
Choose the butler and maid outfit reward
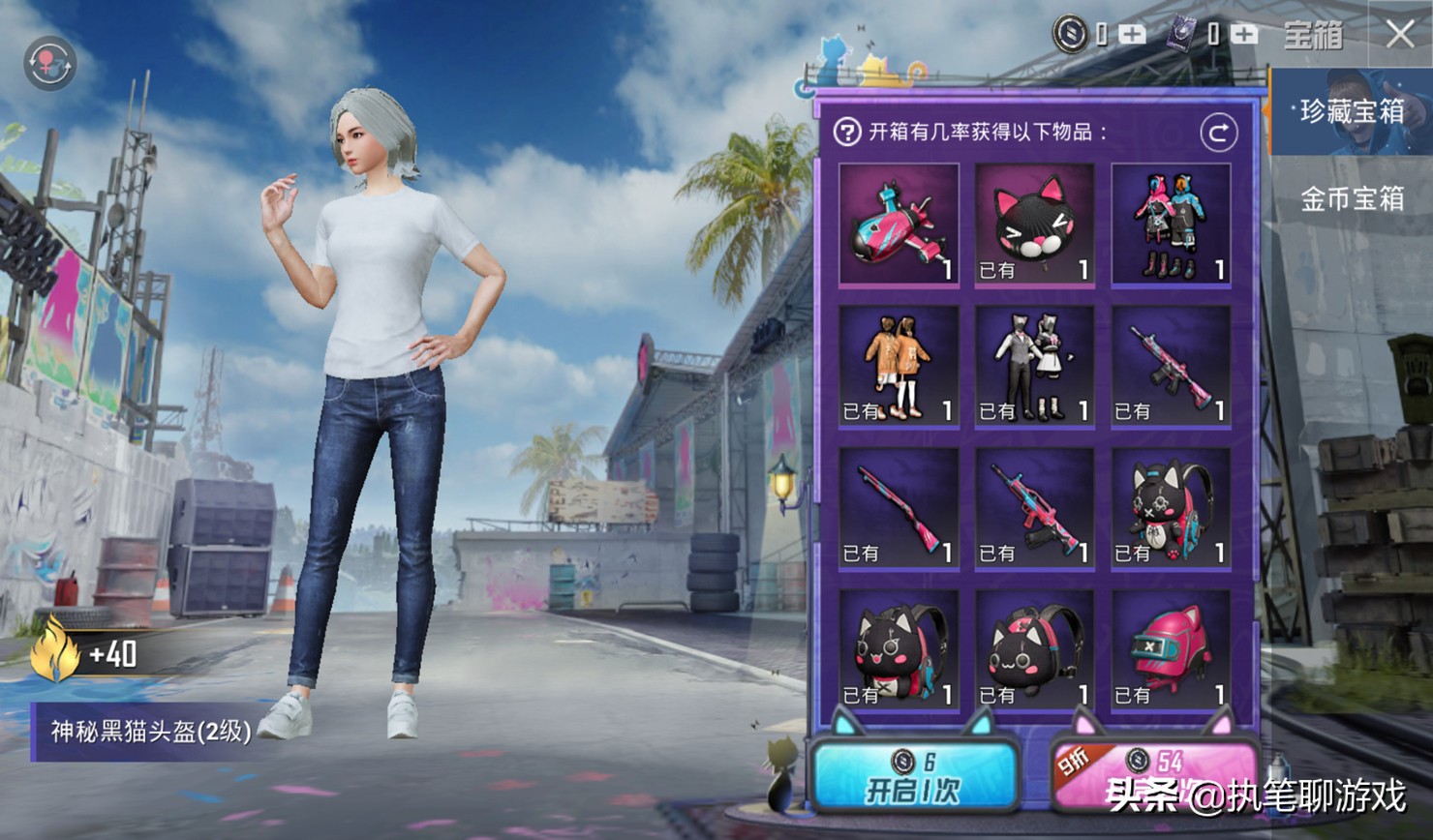(1034, 367)
